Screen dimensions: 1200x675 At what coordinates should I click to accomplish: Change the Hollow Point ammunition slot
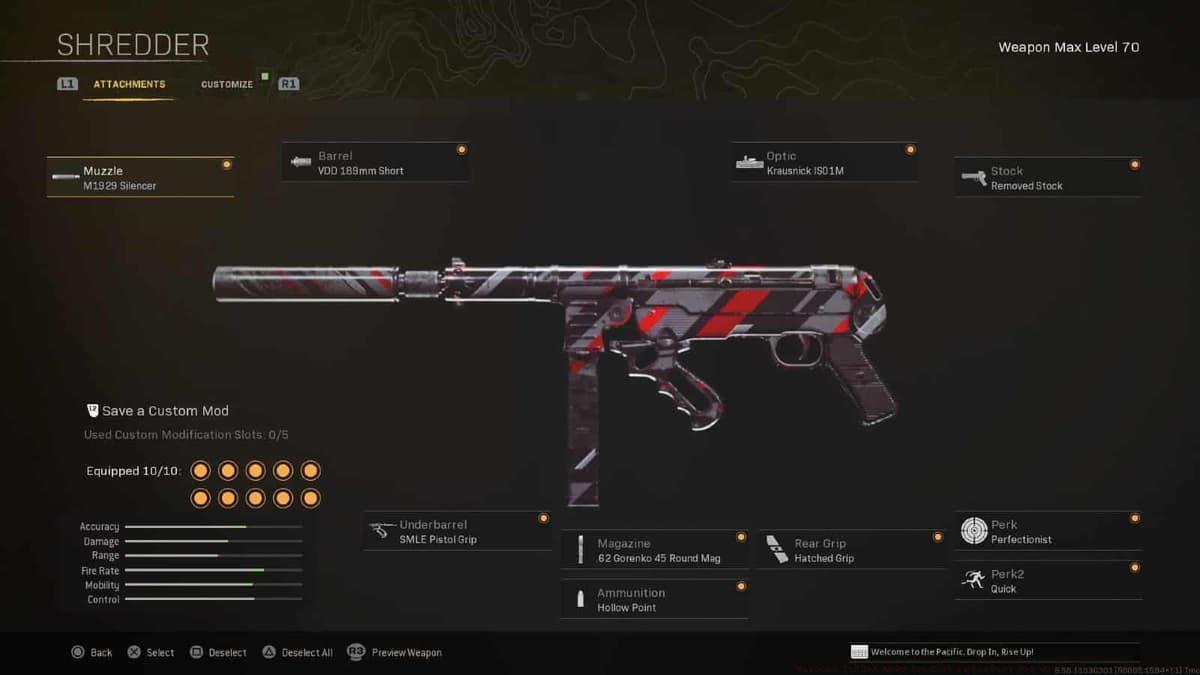coord(654,600)
